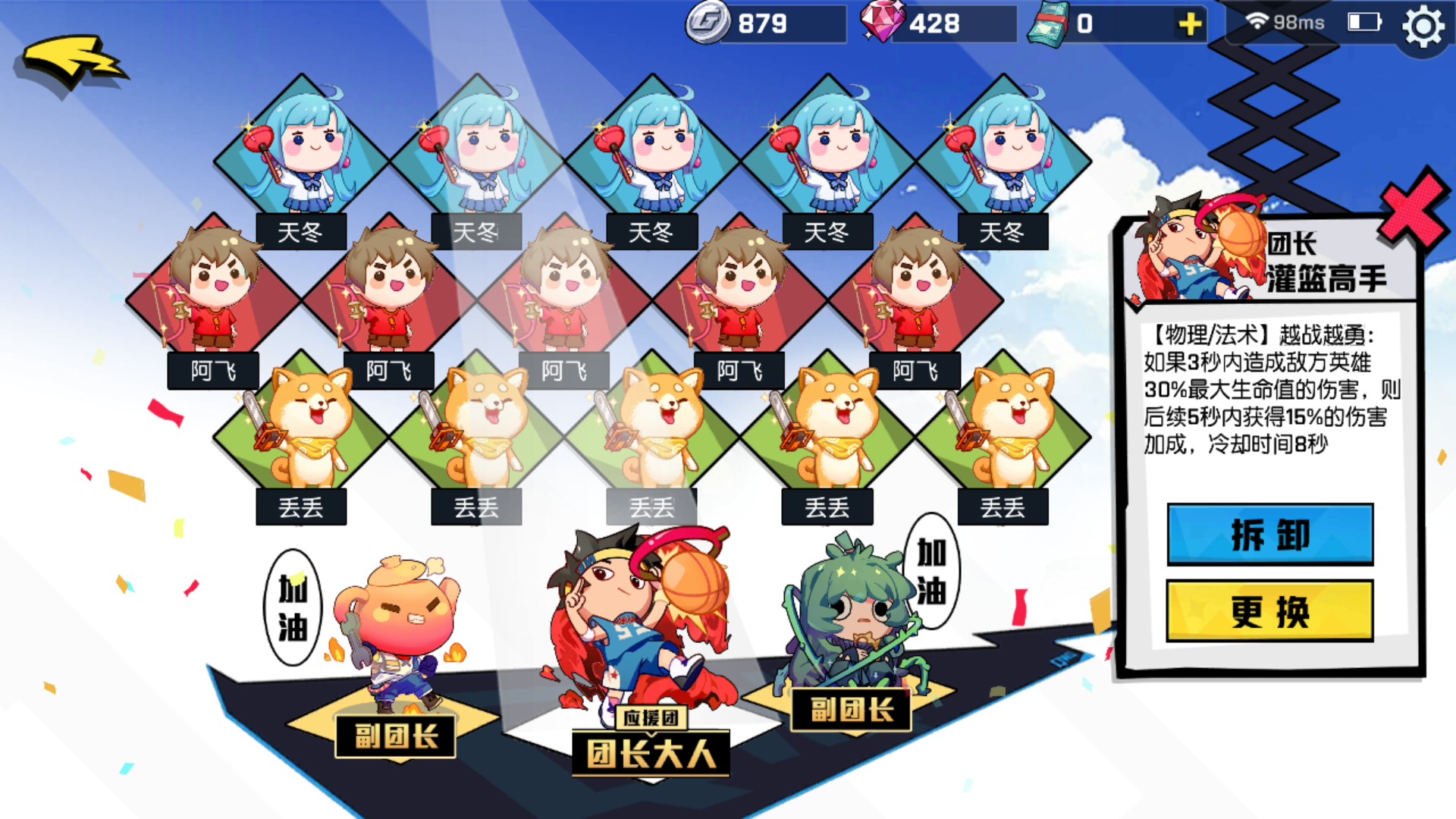Close the 灌篮高手 info panel
The height and width of the screenshot is (819, 1456).
pos(1410,210)
